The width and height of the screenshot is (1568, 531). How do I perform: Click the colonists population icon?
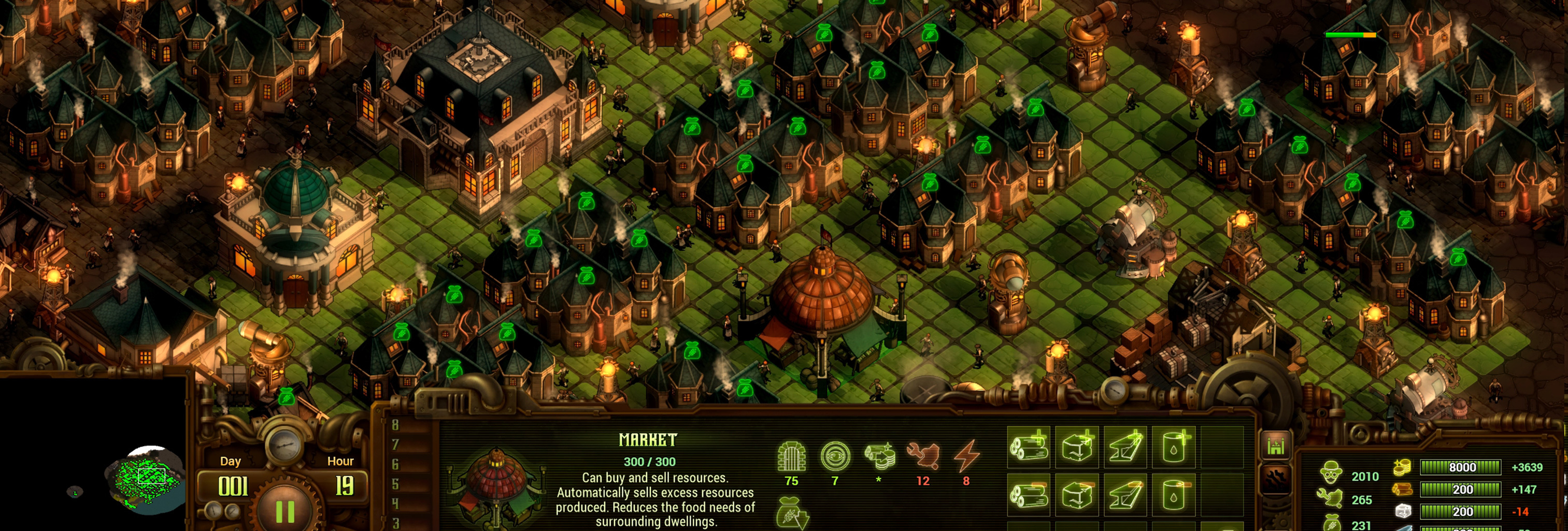[1331, 472]
